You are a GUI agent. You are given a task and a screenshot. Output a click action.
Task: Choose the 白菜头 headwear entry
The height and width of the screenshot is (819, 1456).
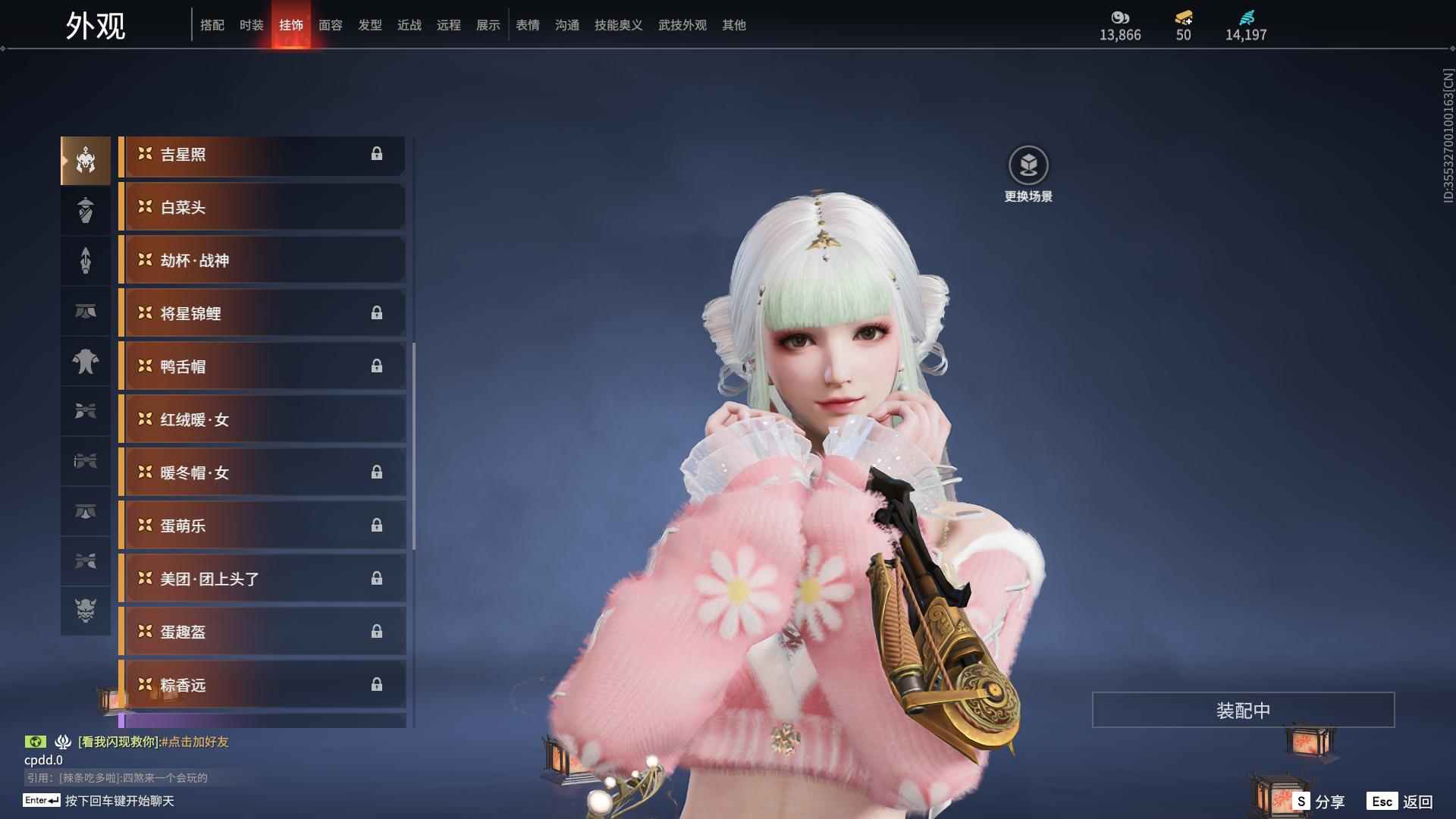[262, 207]
